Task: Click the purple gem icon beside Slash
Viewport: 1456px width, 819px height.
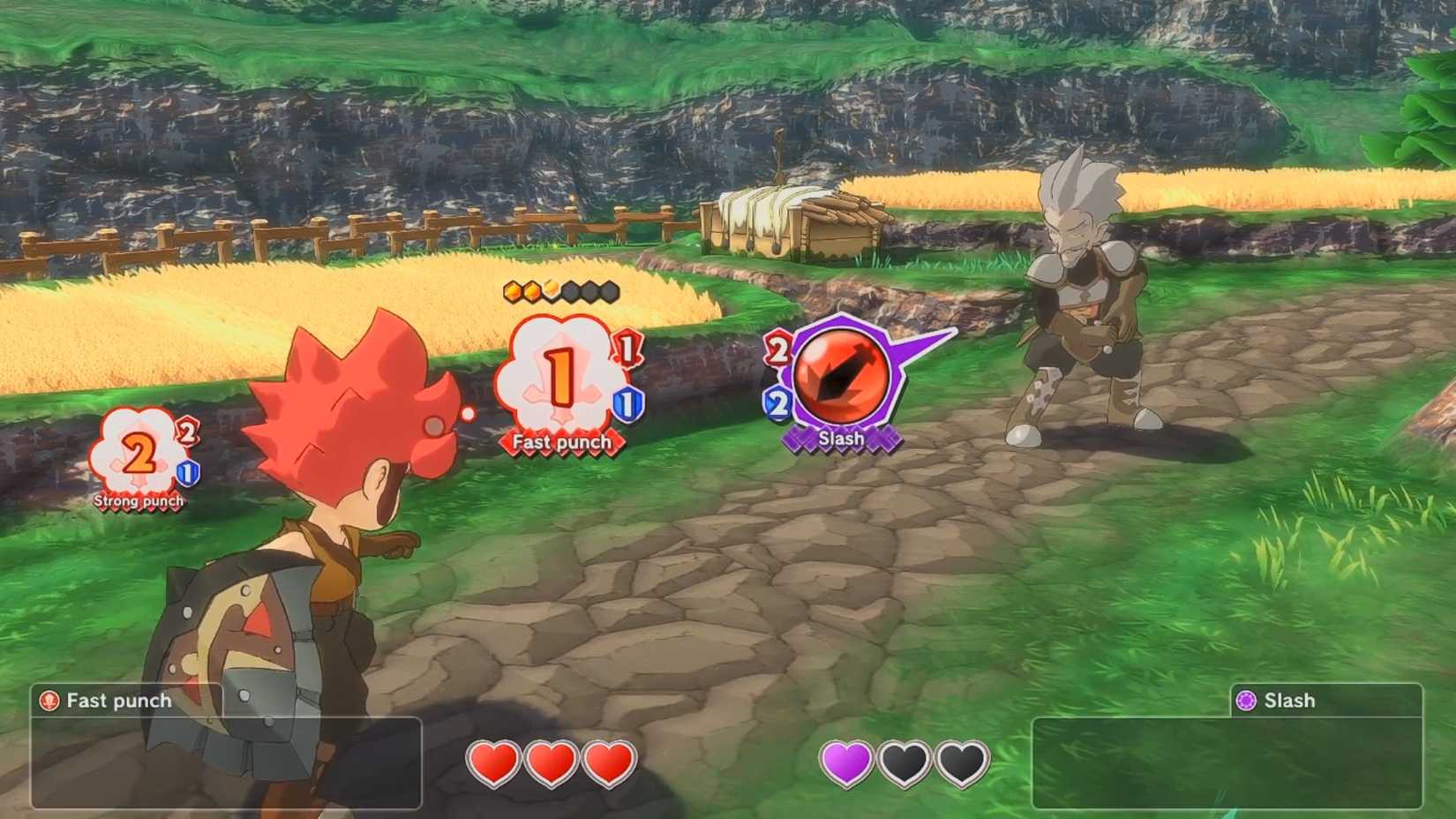Action: coord(1247,701)
